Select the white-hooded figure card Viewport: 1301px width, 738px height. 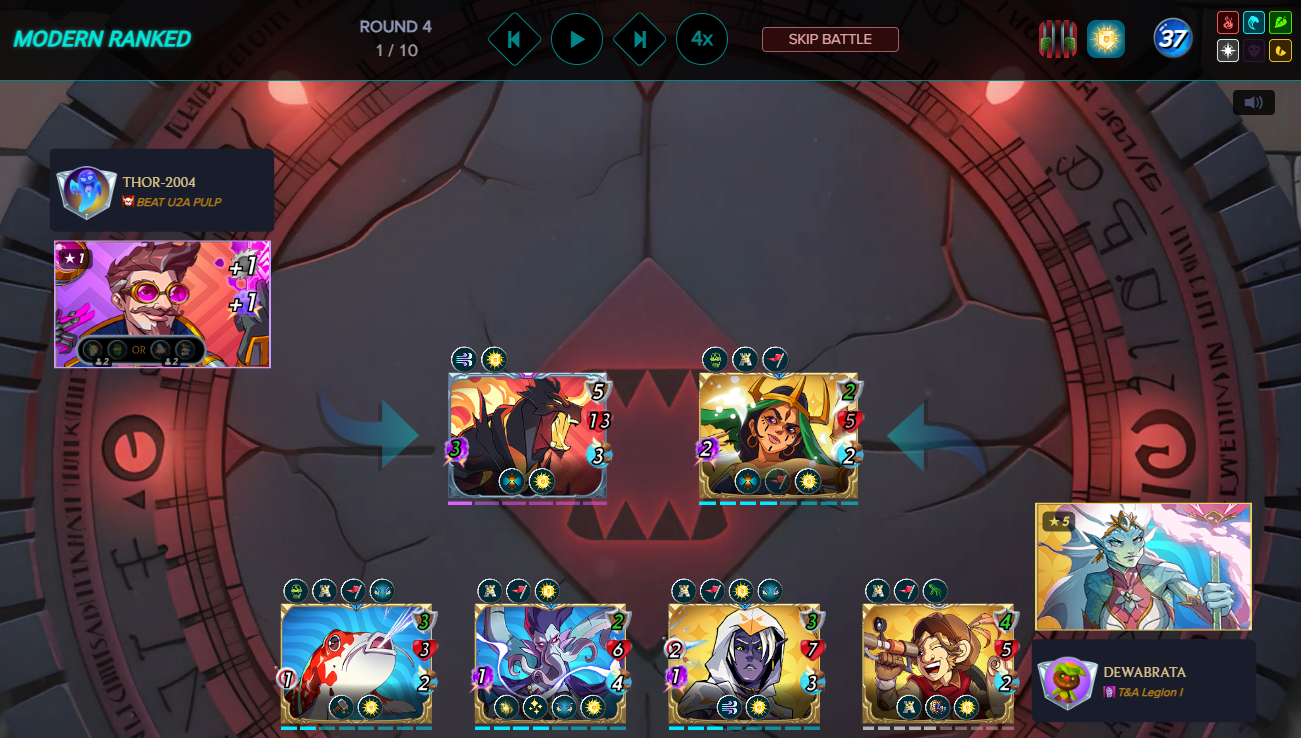744,662
